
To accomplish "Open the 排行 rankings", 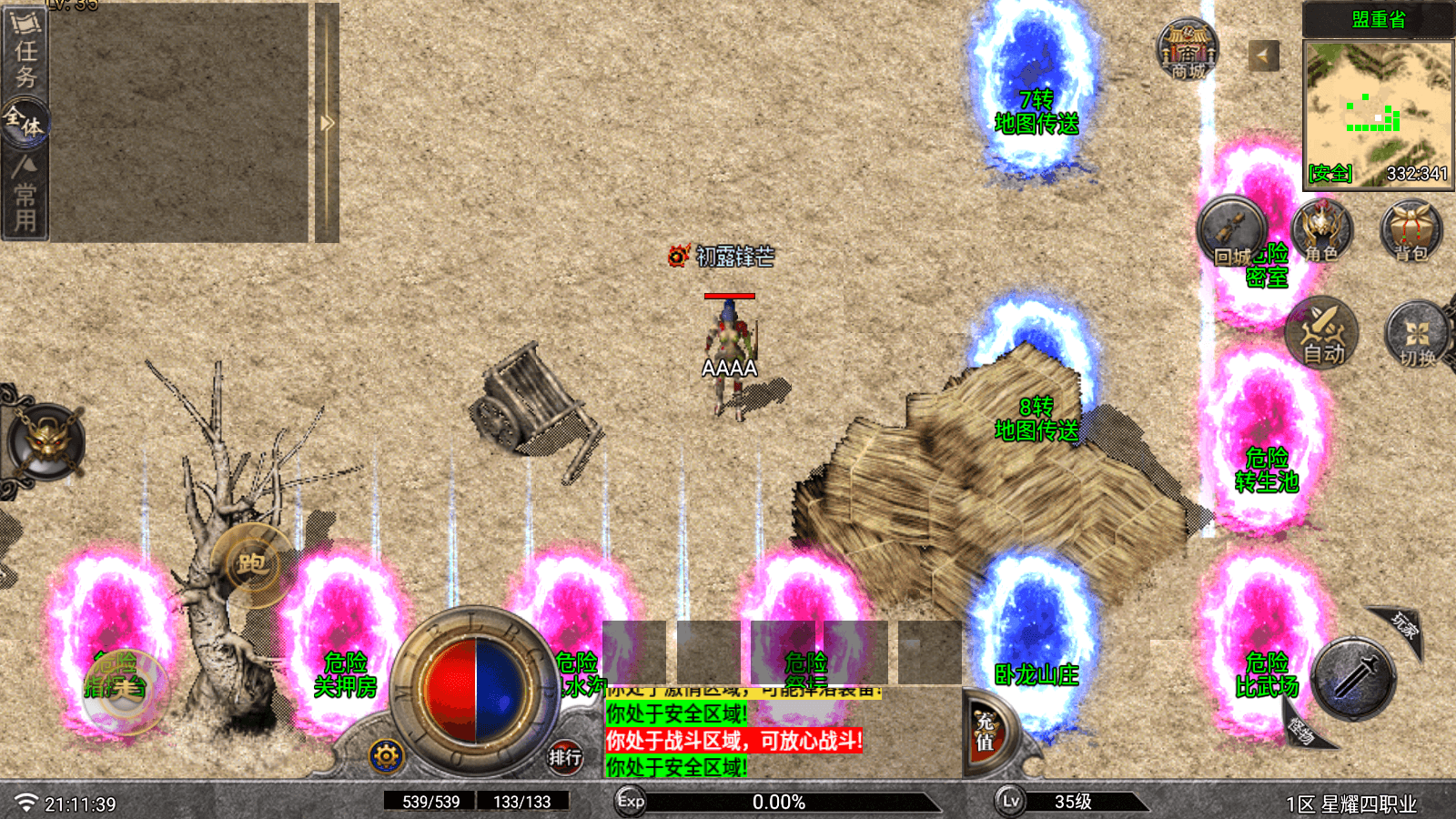I will (565, 756).
